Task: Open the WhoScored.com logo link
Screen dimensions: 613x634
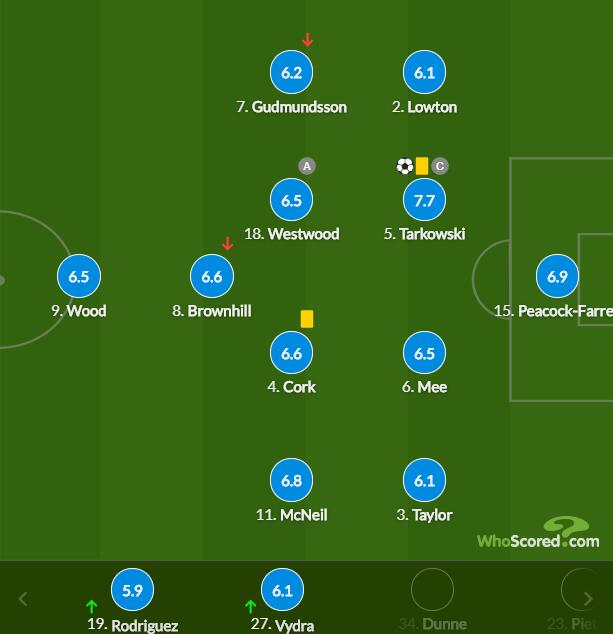Action: coord(538,535)
